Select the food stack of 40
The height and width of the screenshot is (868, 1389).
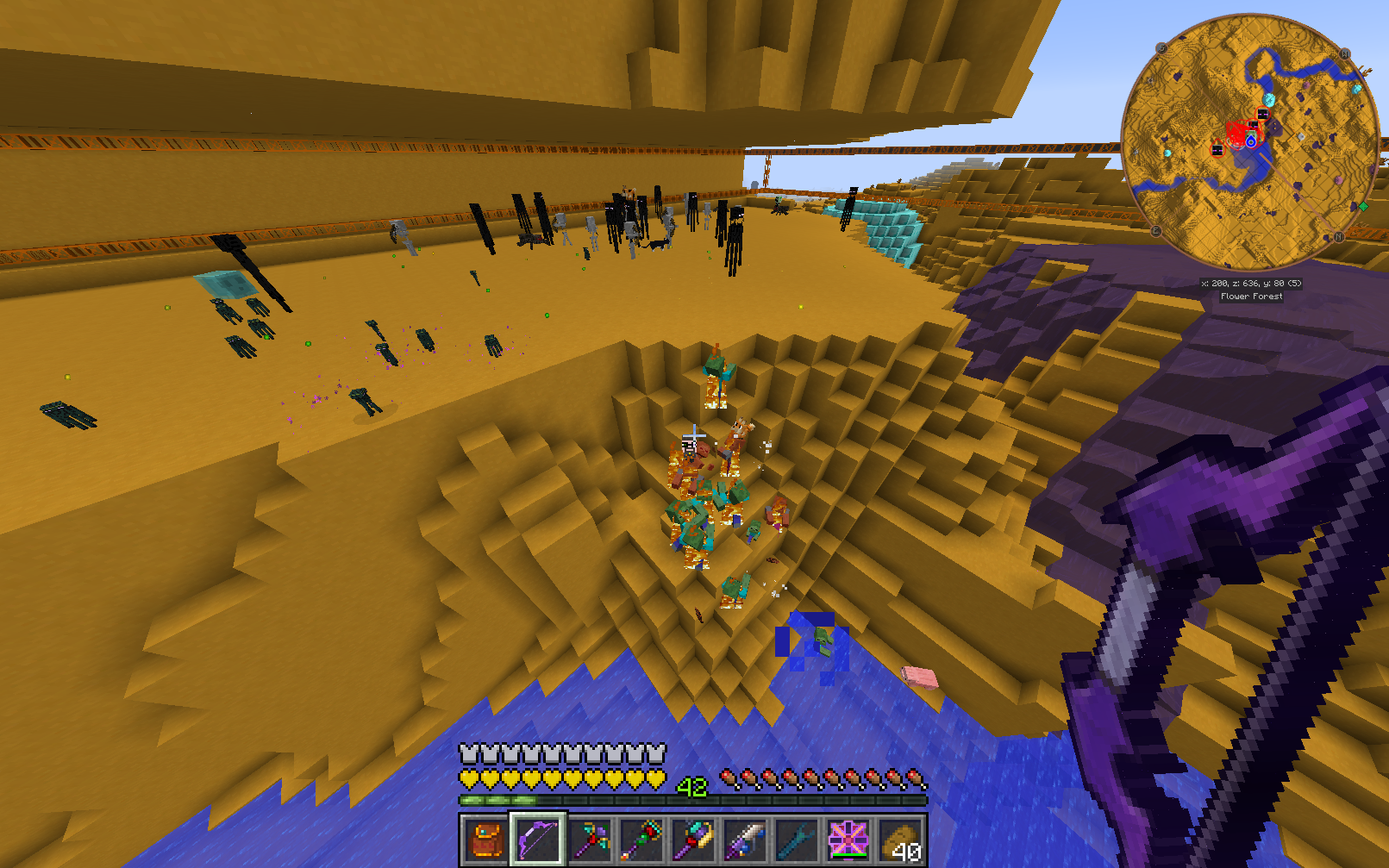pos(899,840)
